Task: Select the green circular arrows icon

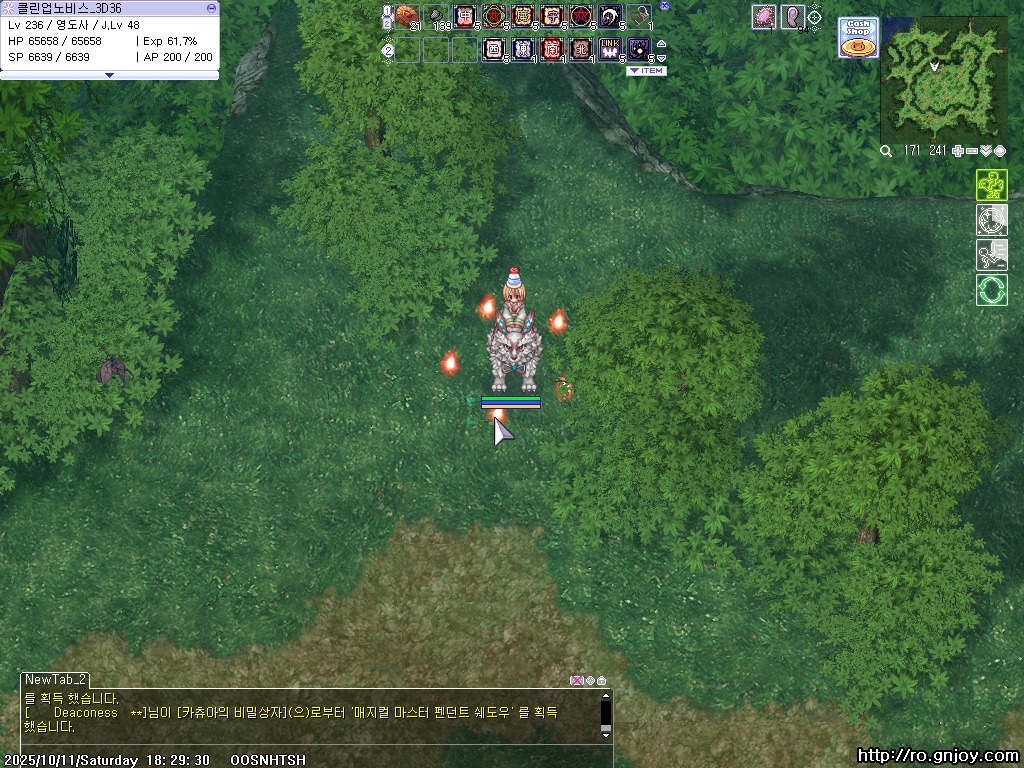Action: (991, 290)
